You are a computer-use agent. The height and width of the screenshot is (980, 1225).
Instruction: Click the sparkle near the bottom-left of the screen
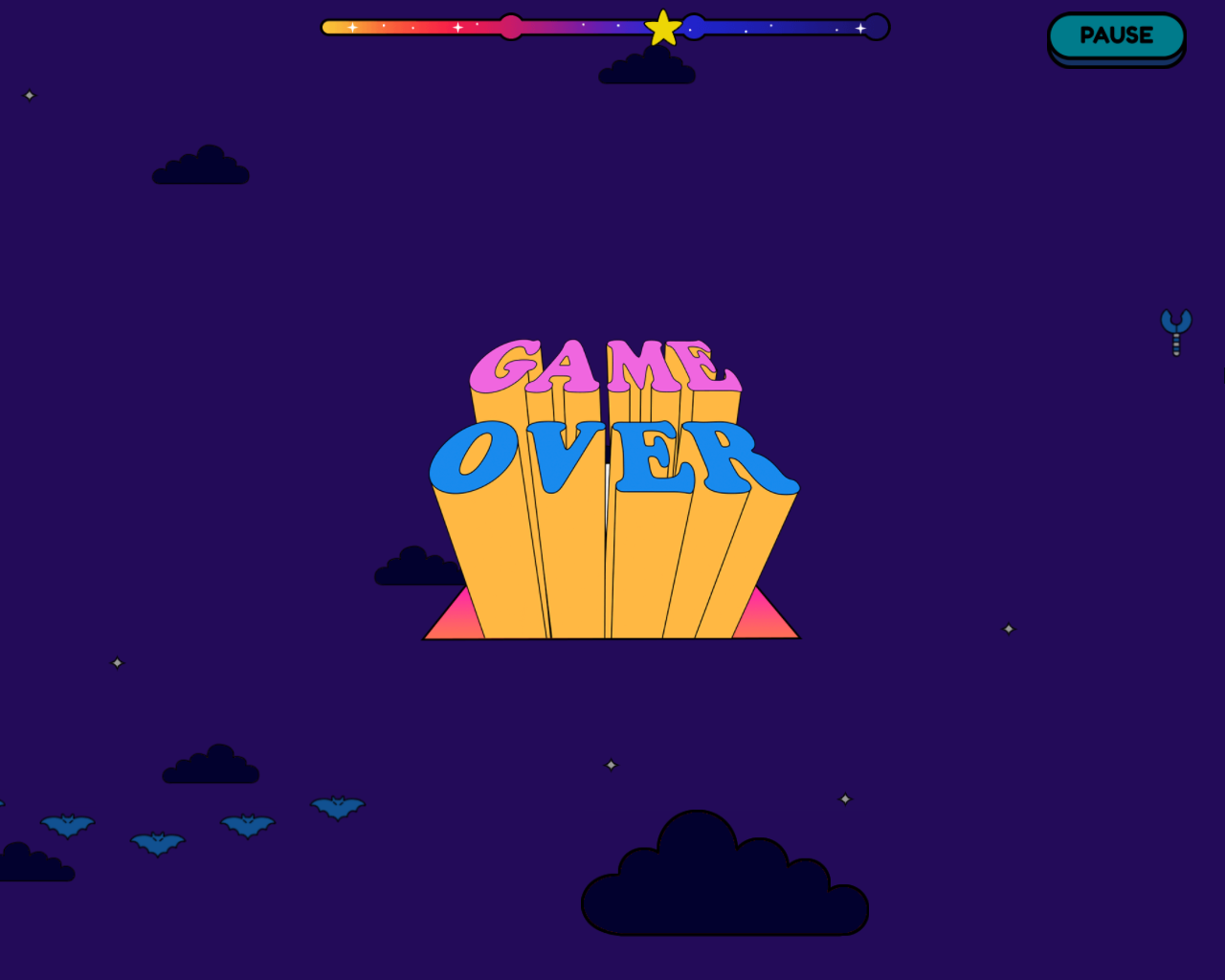point(117,662)
